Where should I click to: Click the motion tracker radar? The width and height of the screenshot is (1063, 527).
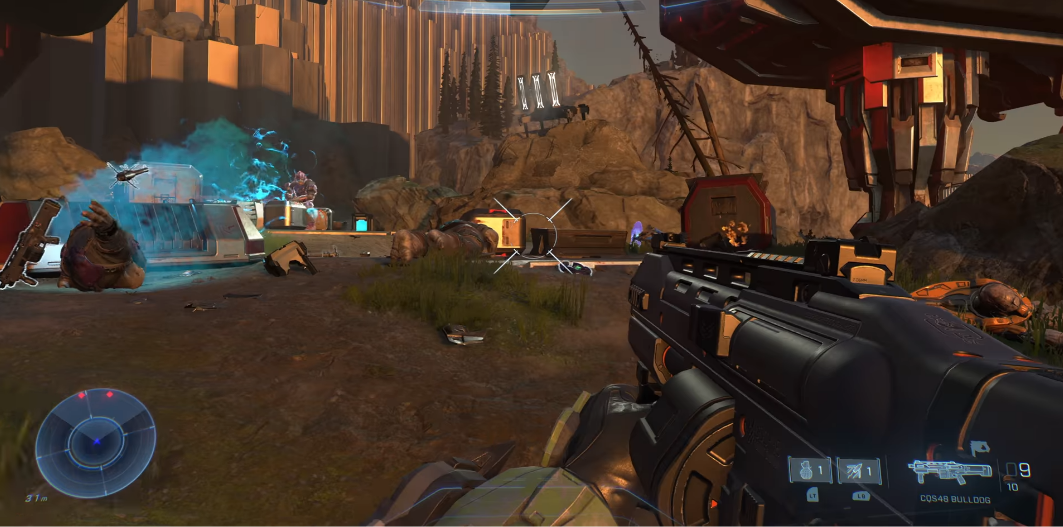[95, 442]
